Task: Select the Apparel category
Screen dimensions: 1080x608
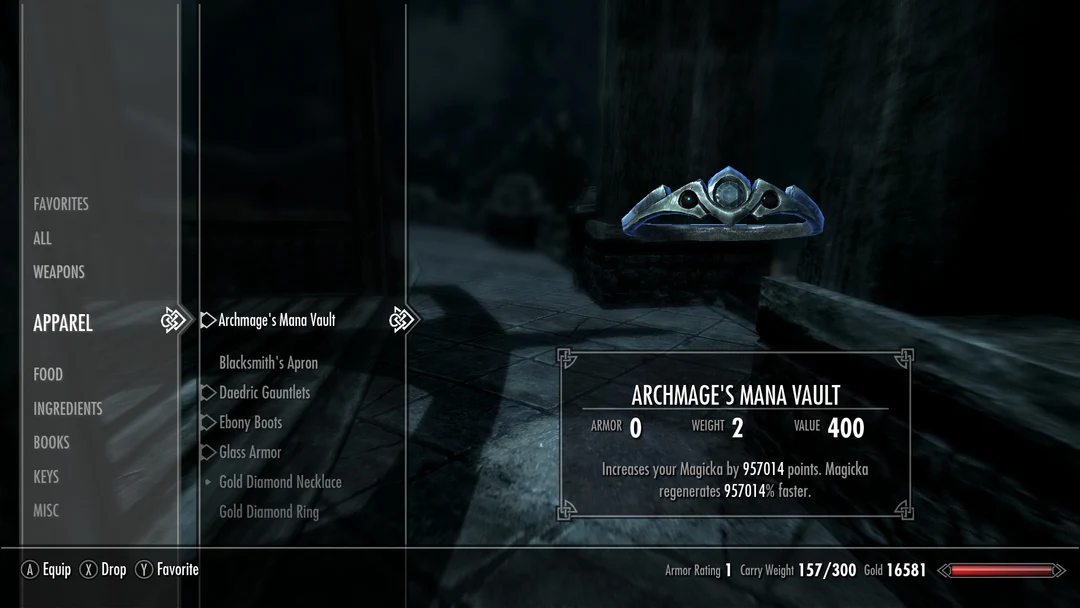Action: pos(63,323)
